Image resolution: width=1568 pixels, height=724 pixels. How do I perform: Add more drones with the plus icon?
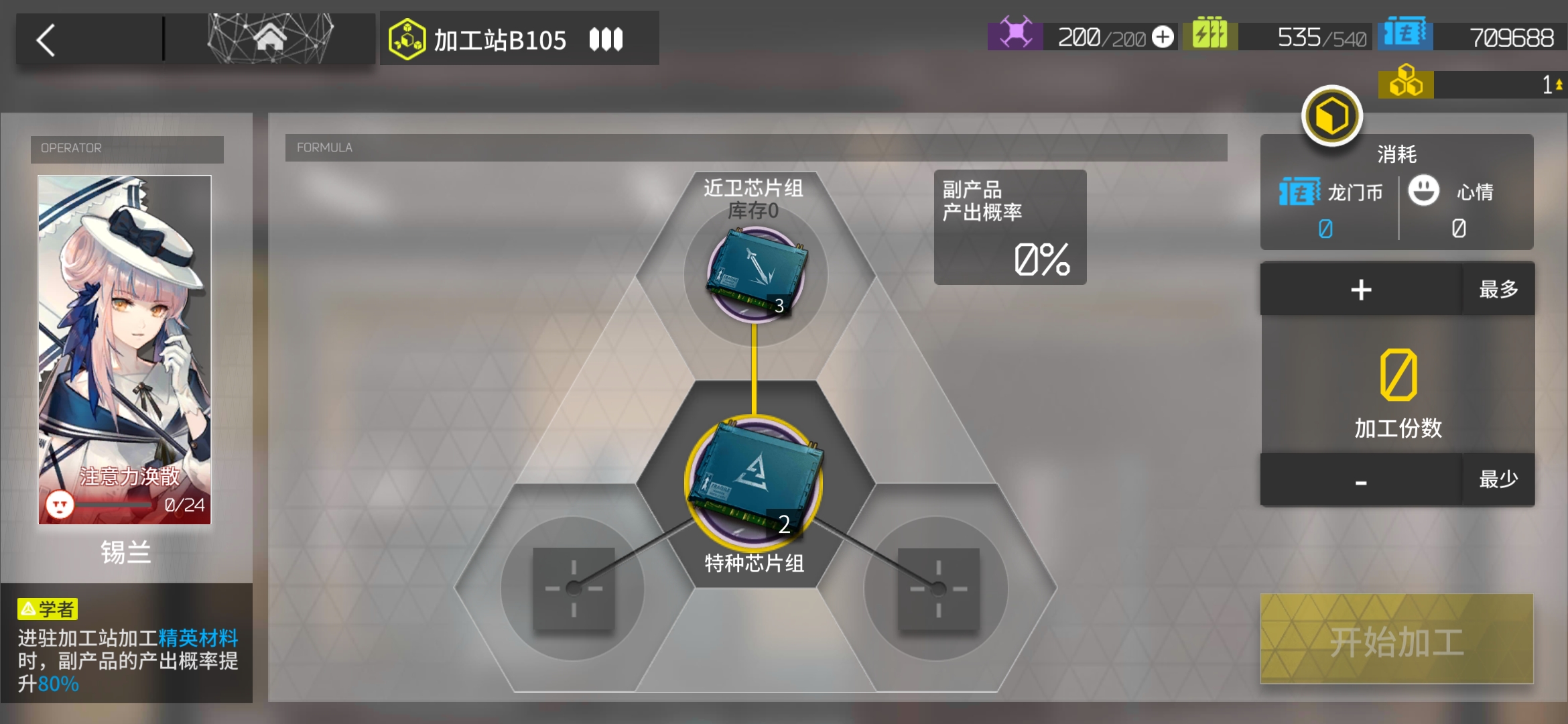1163,37
